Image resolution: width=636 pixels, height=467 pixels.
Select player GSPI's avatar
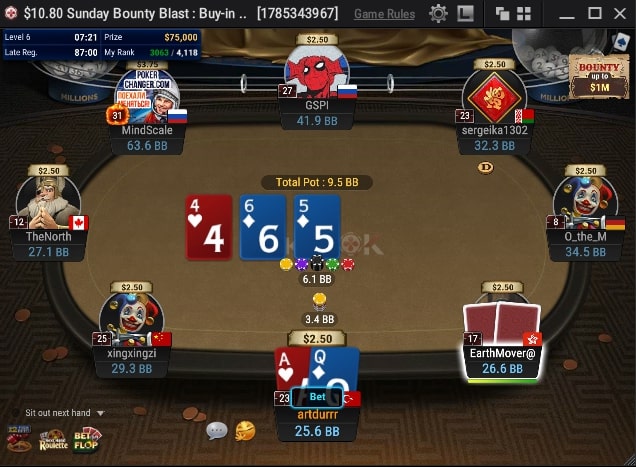pos(317,72)
